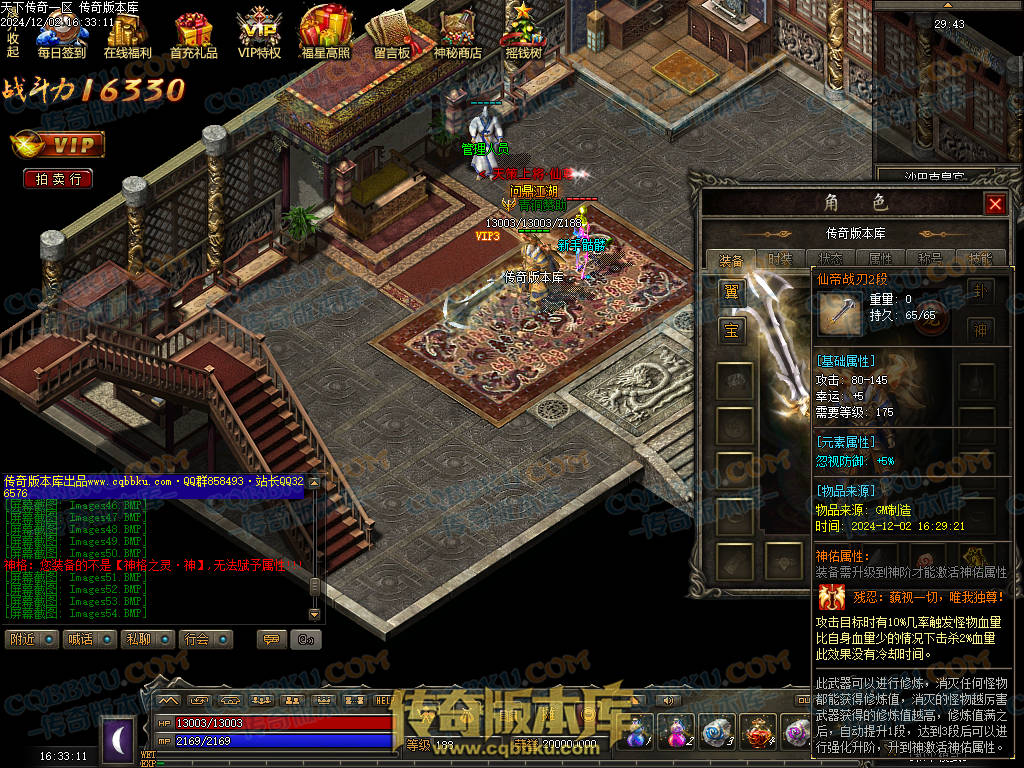Toggle the 私聊 private chat channel
Screen dimensions: 1024x768
pyautogui.click(x=148, y=639)
